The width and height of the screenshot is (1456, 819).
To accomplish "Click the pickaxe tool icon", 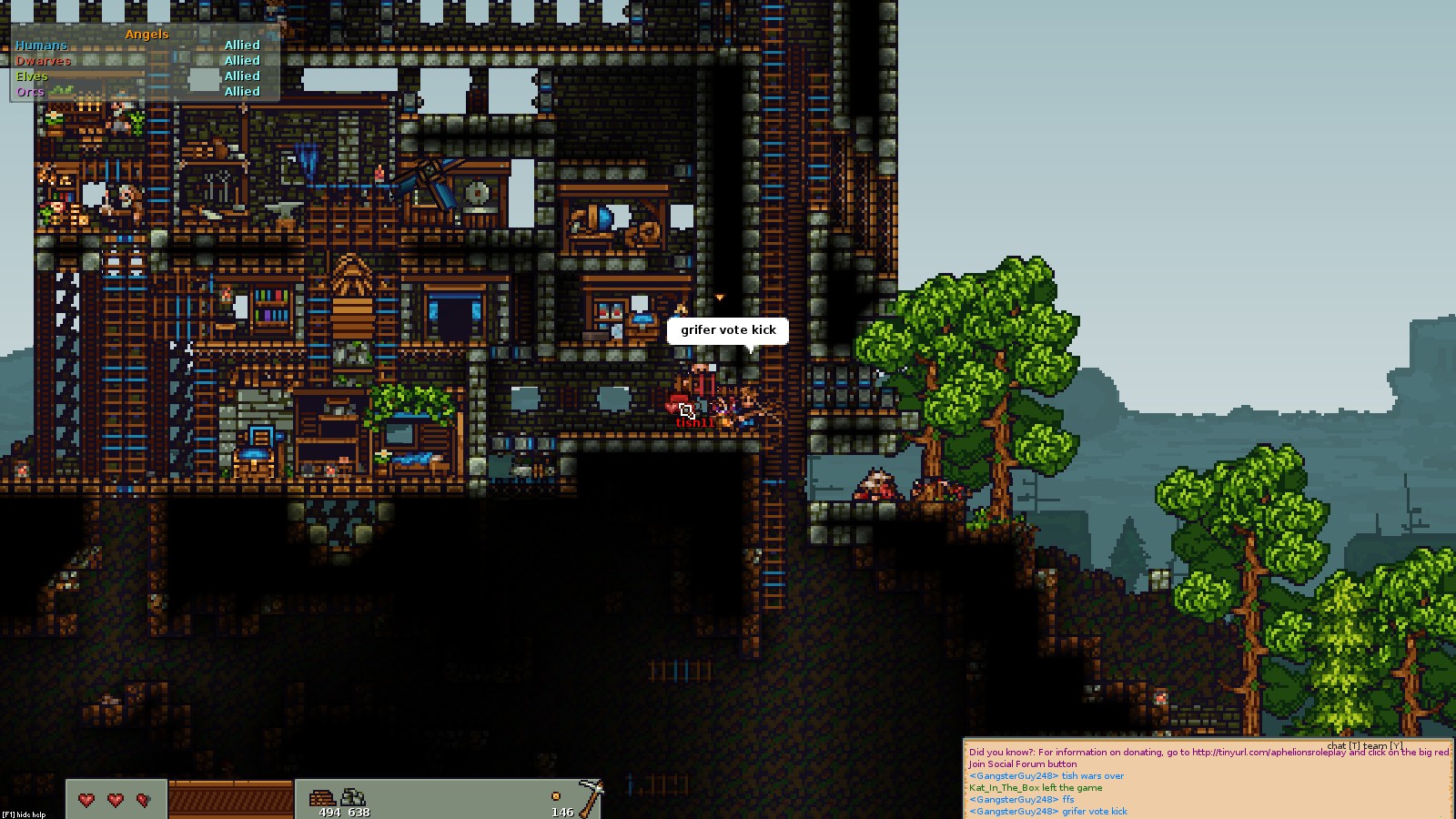I will pos(591,796).
